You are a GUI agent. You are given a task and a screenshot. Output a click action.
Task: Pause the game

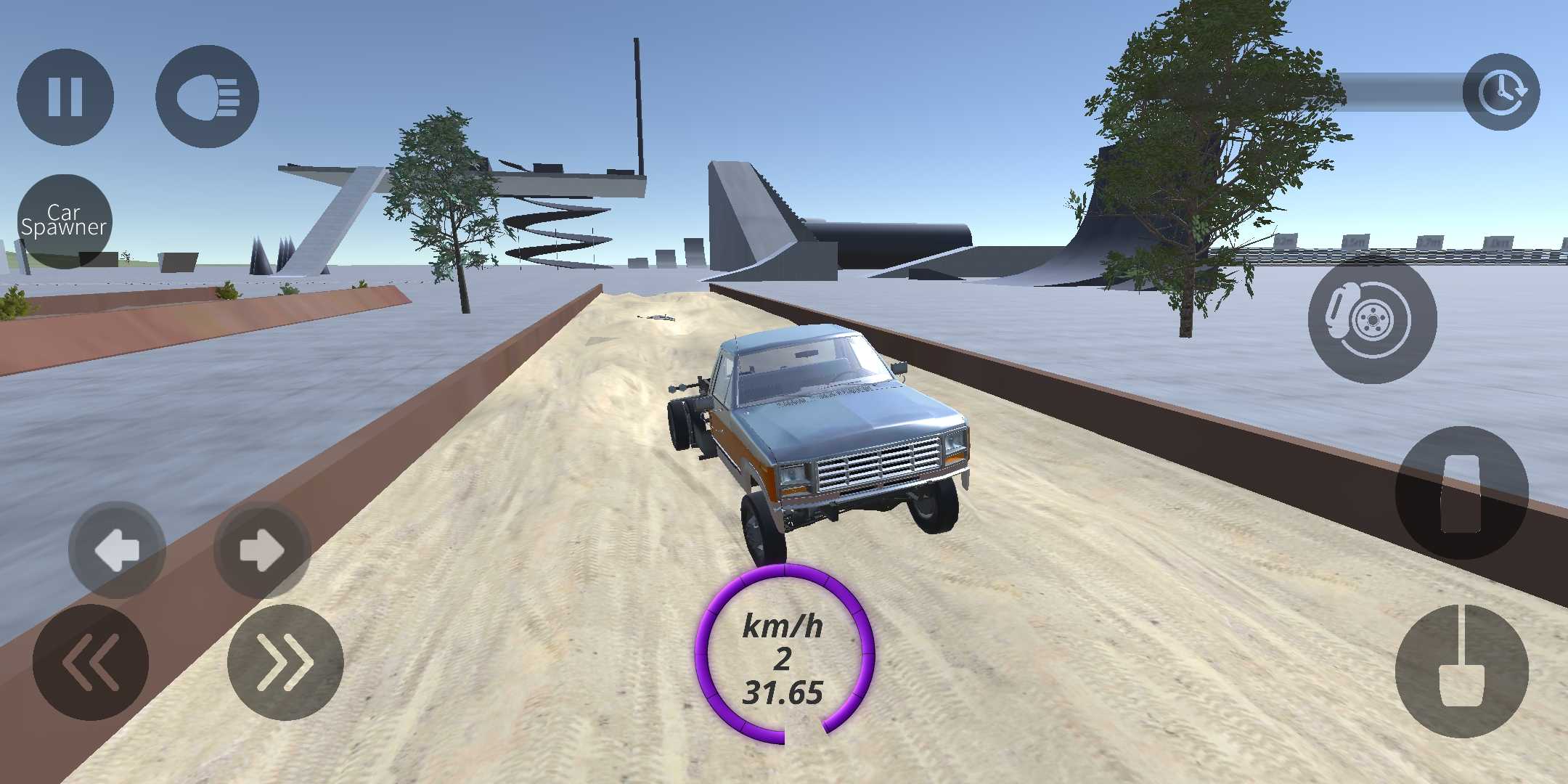click(65, 96)
